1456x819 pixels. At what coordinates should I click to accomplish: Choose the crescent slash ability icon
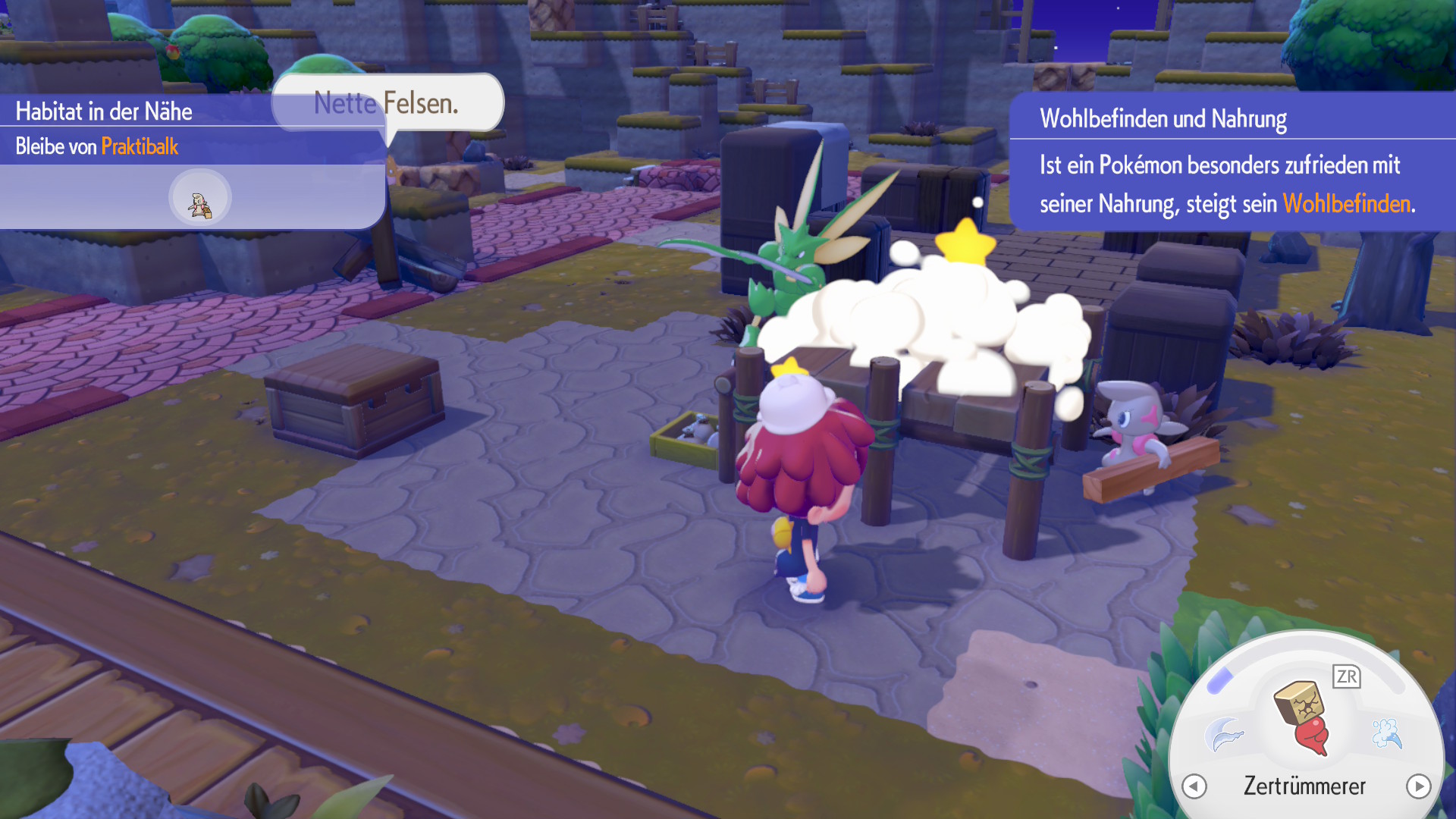[x=1224, y=733]
